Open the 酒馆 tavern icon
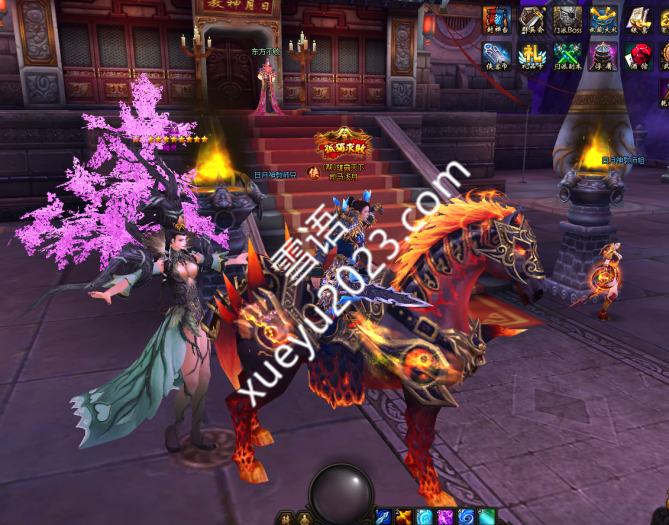The width and height of the screenshot is (669, 525). pyautogui.click(x=637, y=55)
